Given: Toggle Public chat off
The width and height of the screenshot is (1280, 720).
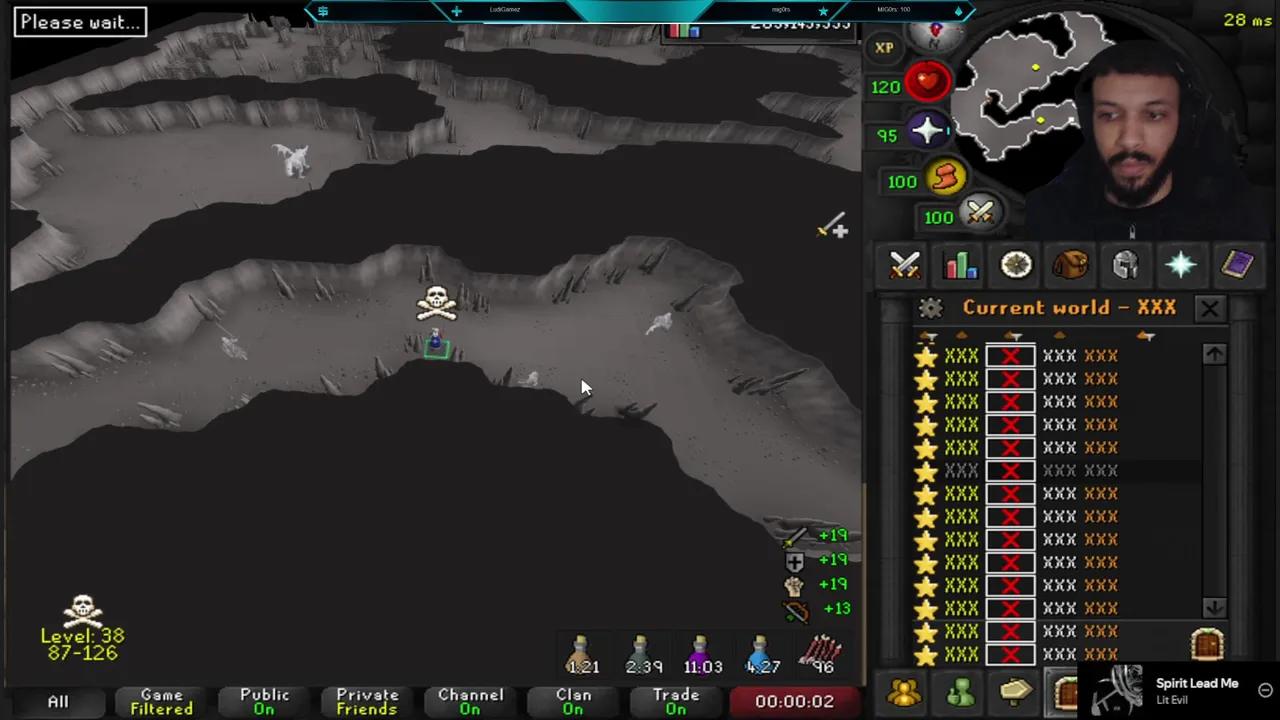Looking at the screenshot, I should click(x=263, y=700).
